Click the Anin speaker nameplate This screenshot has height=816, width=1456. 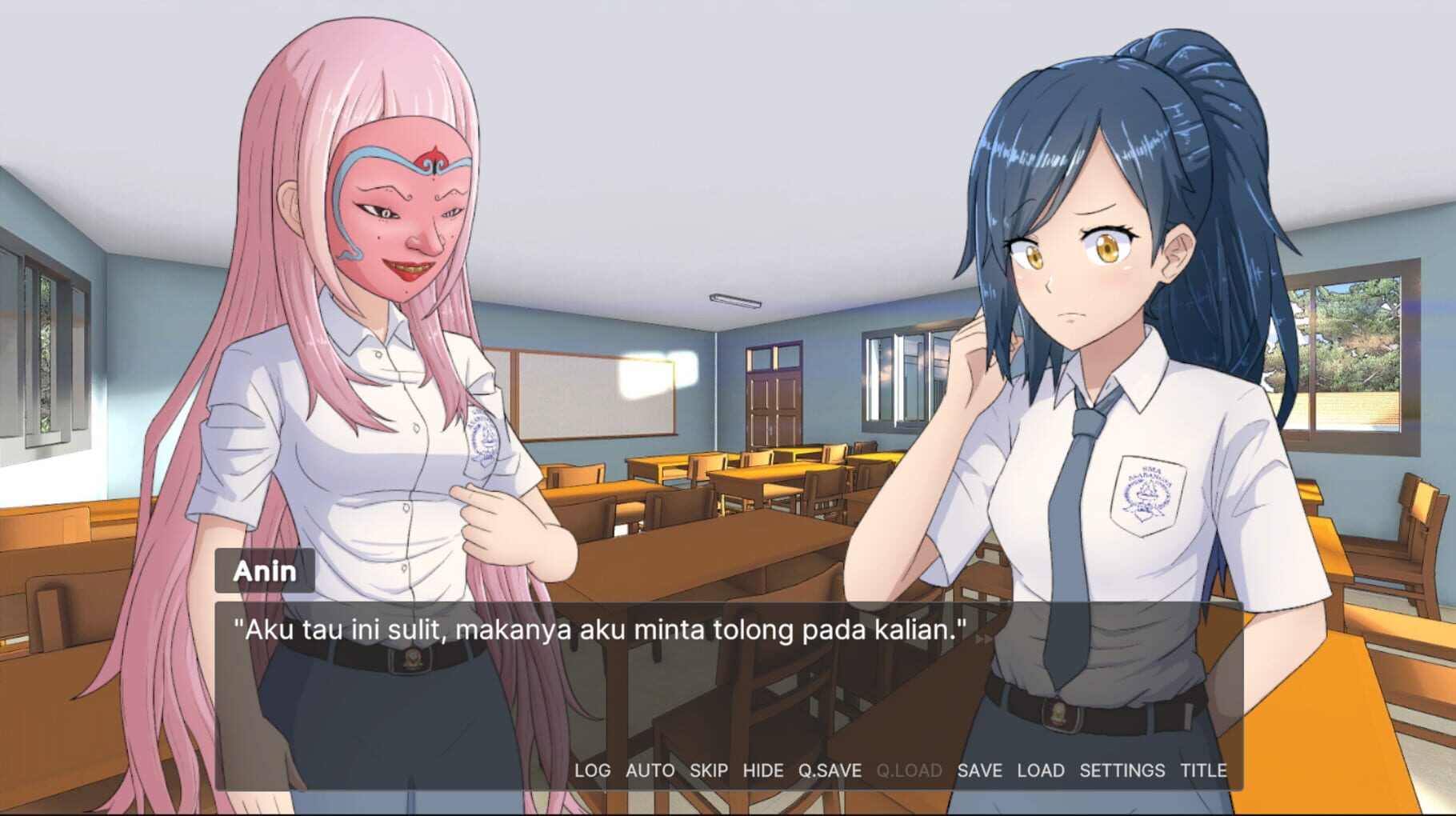point(264,570)
